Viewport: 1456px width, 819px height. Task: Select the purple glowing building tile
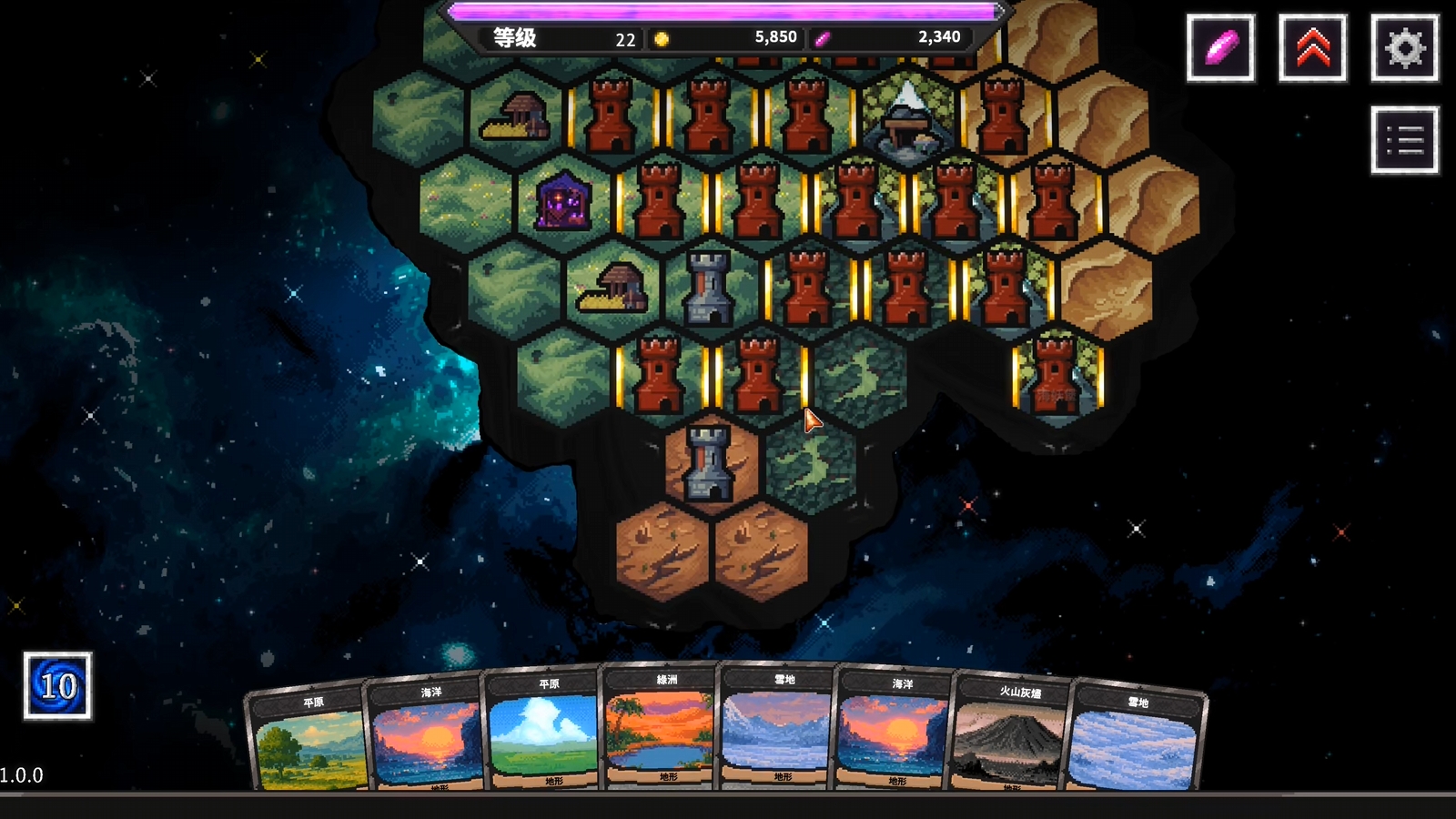[563, 202]
